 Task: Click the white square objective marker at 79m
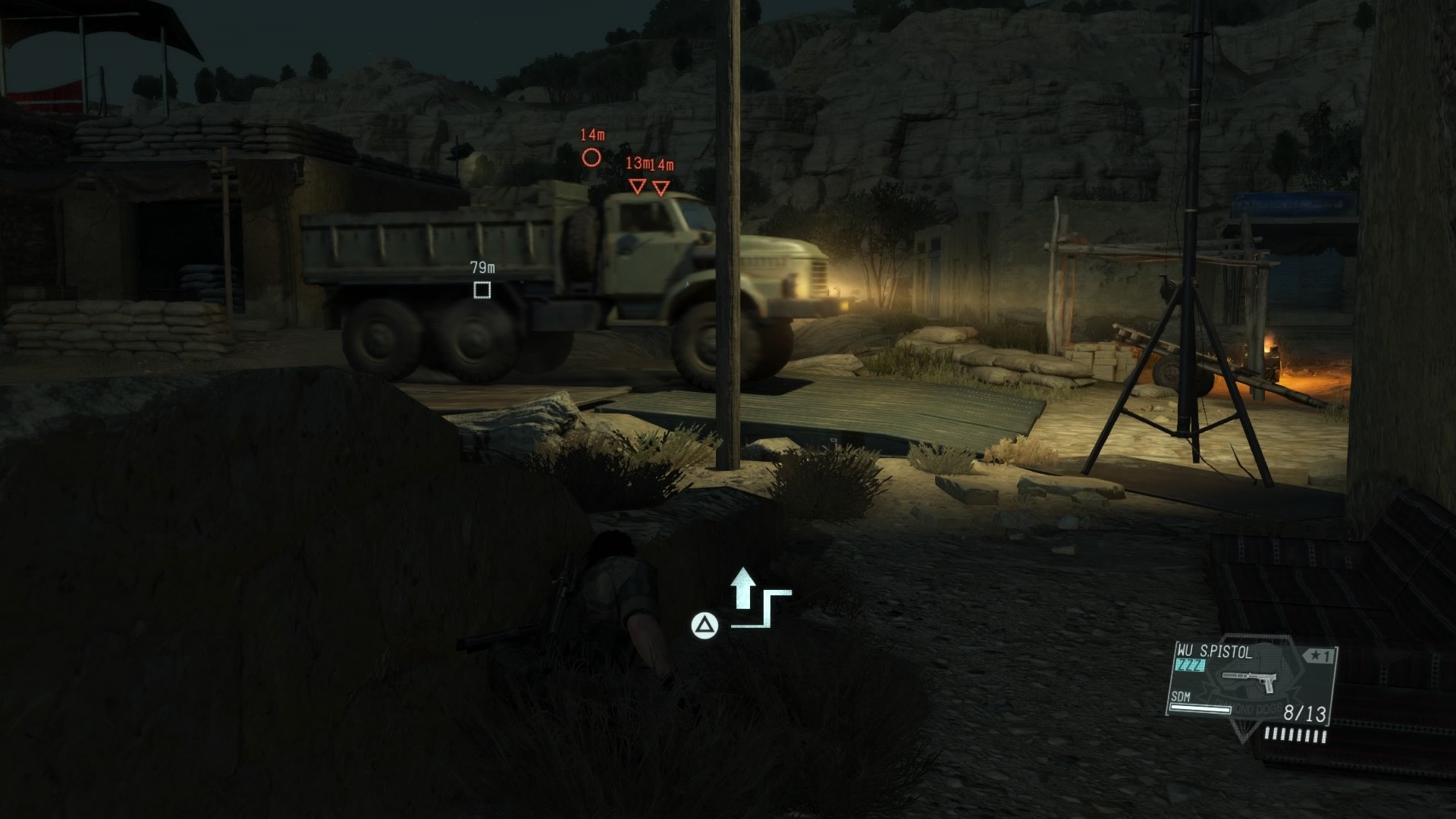tap(482, 290)
